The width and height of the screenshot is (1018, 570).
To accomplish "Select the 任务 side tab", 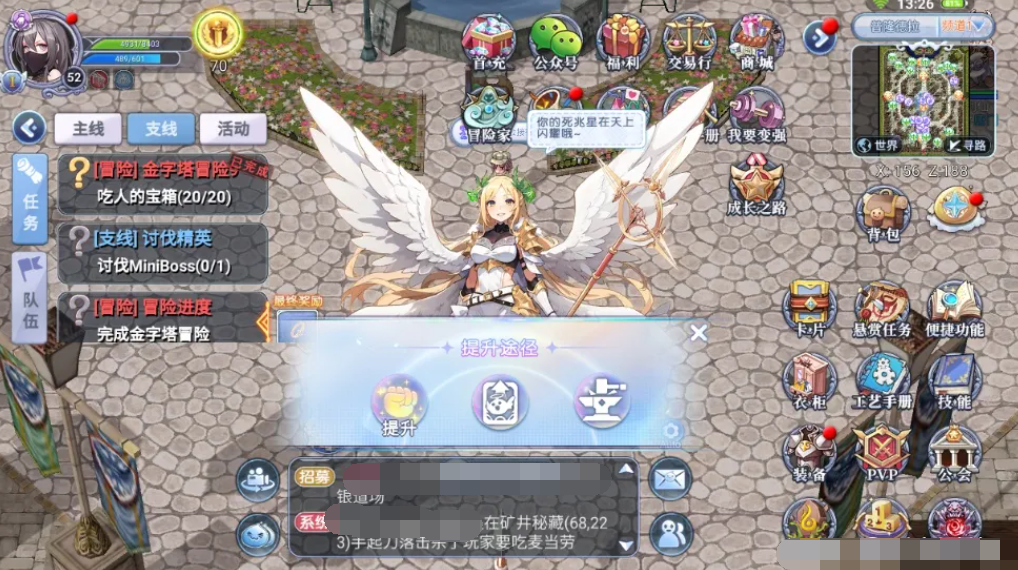I will click(x=30, y=199).
